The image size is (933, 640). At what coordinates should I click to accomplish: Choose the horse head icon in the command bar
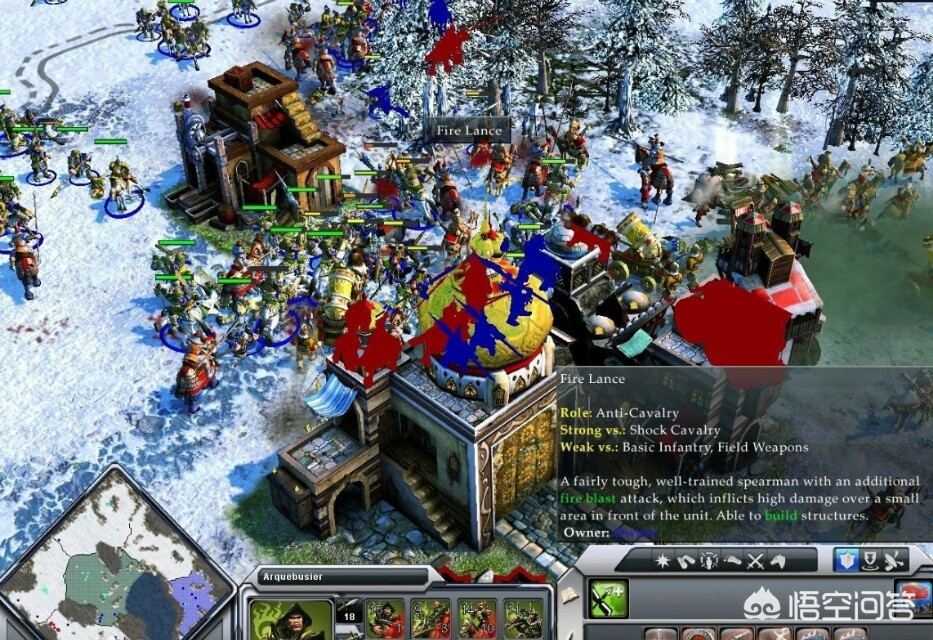click(x=780, y=561)
